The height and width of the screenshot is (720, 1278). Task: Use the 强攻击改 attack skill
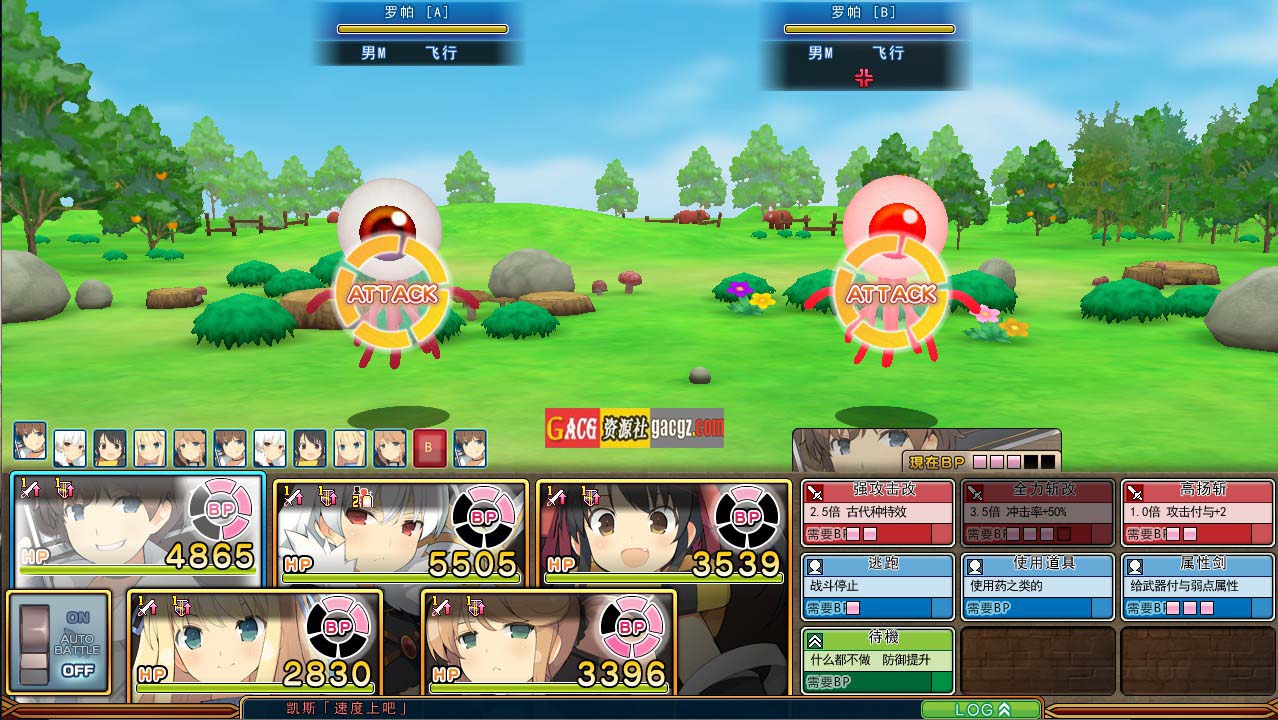pyautogui.click(x=877, y=512)
